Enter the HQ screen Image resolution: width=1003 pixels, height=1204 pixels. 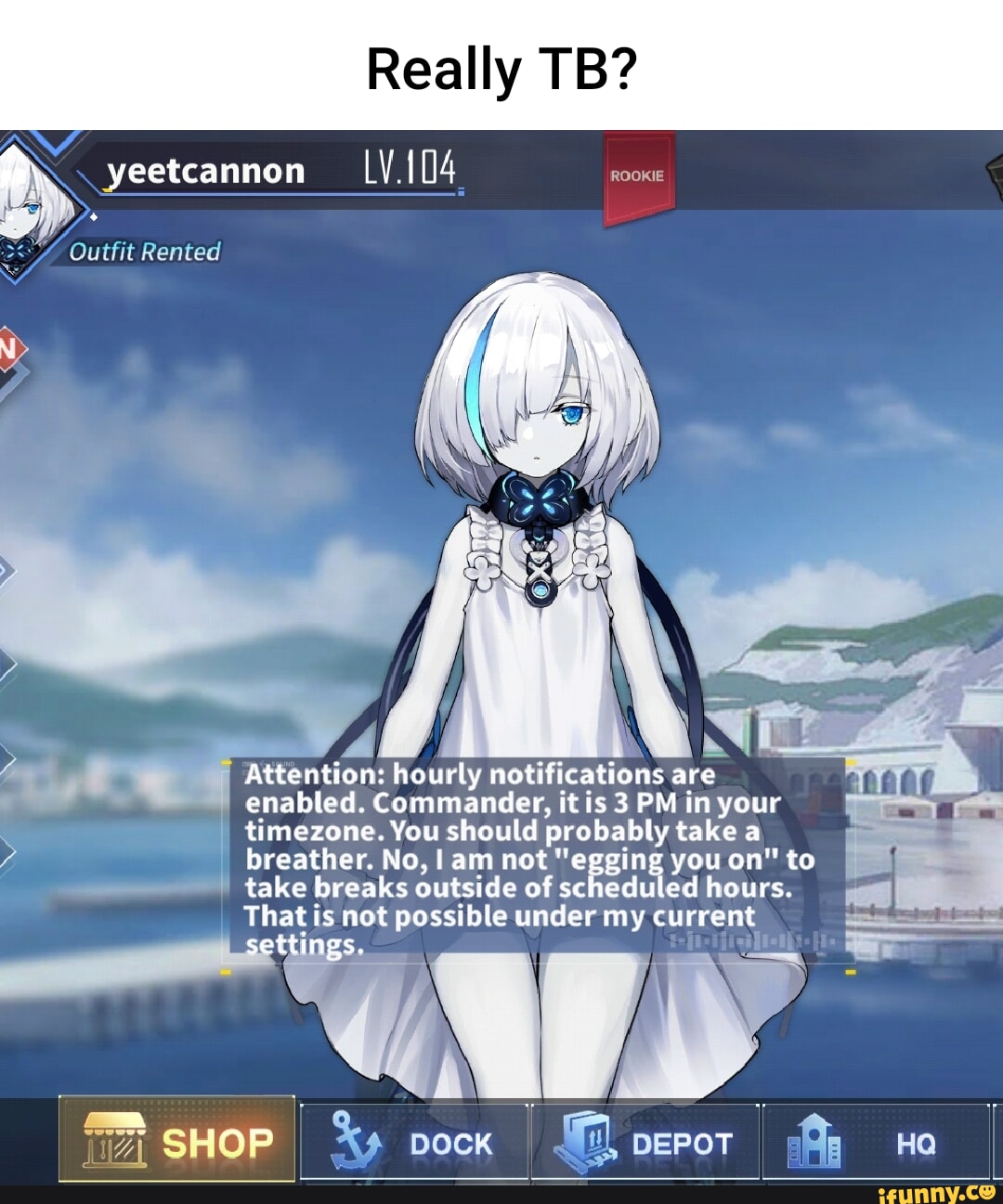click(875, 1143)
